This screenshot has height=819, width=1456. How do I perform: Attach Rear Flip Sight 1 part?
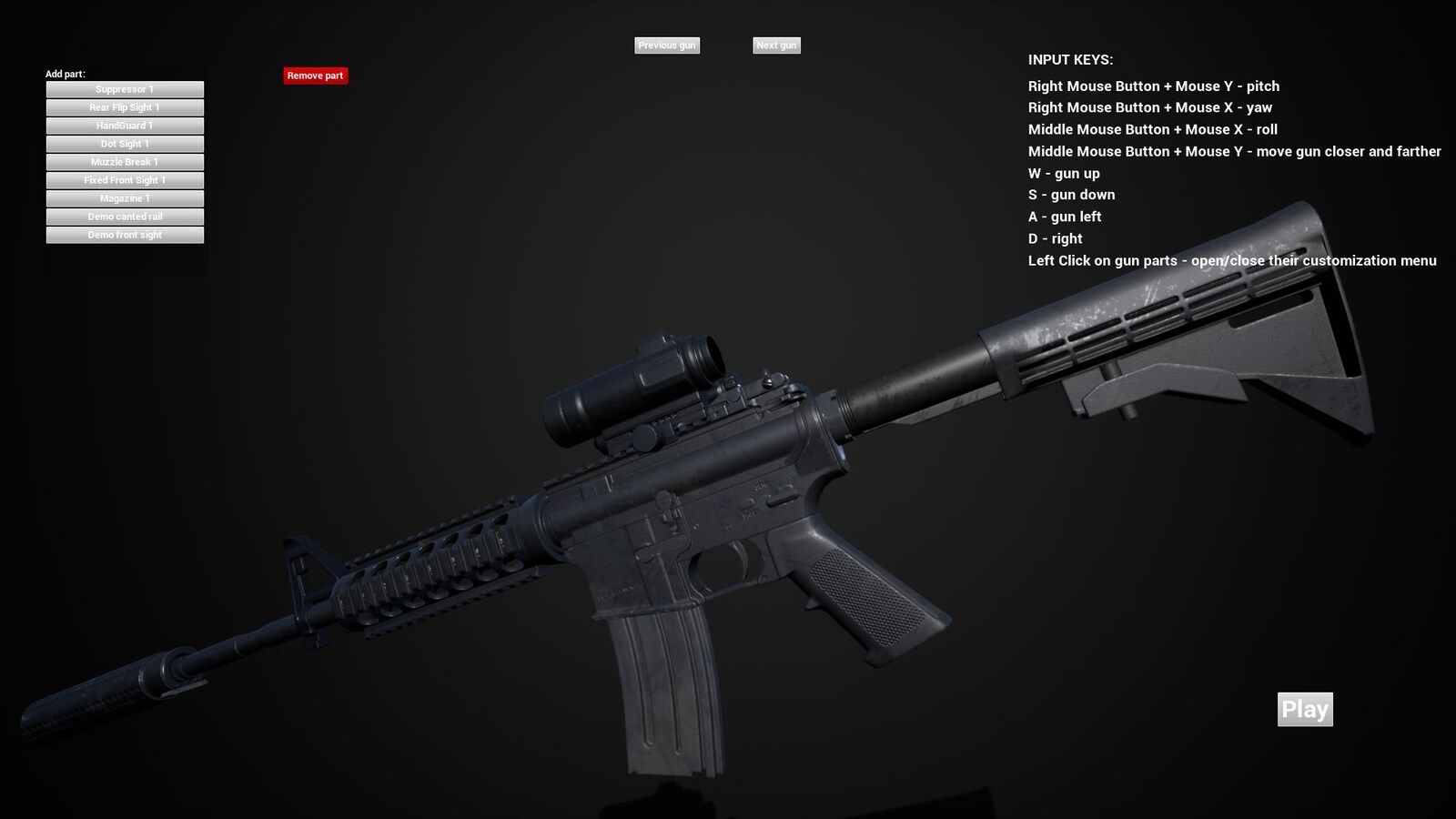pos(125,106)
